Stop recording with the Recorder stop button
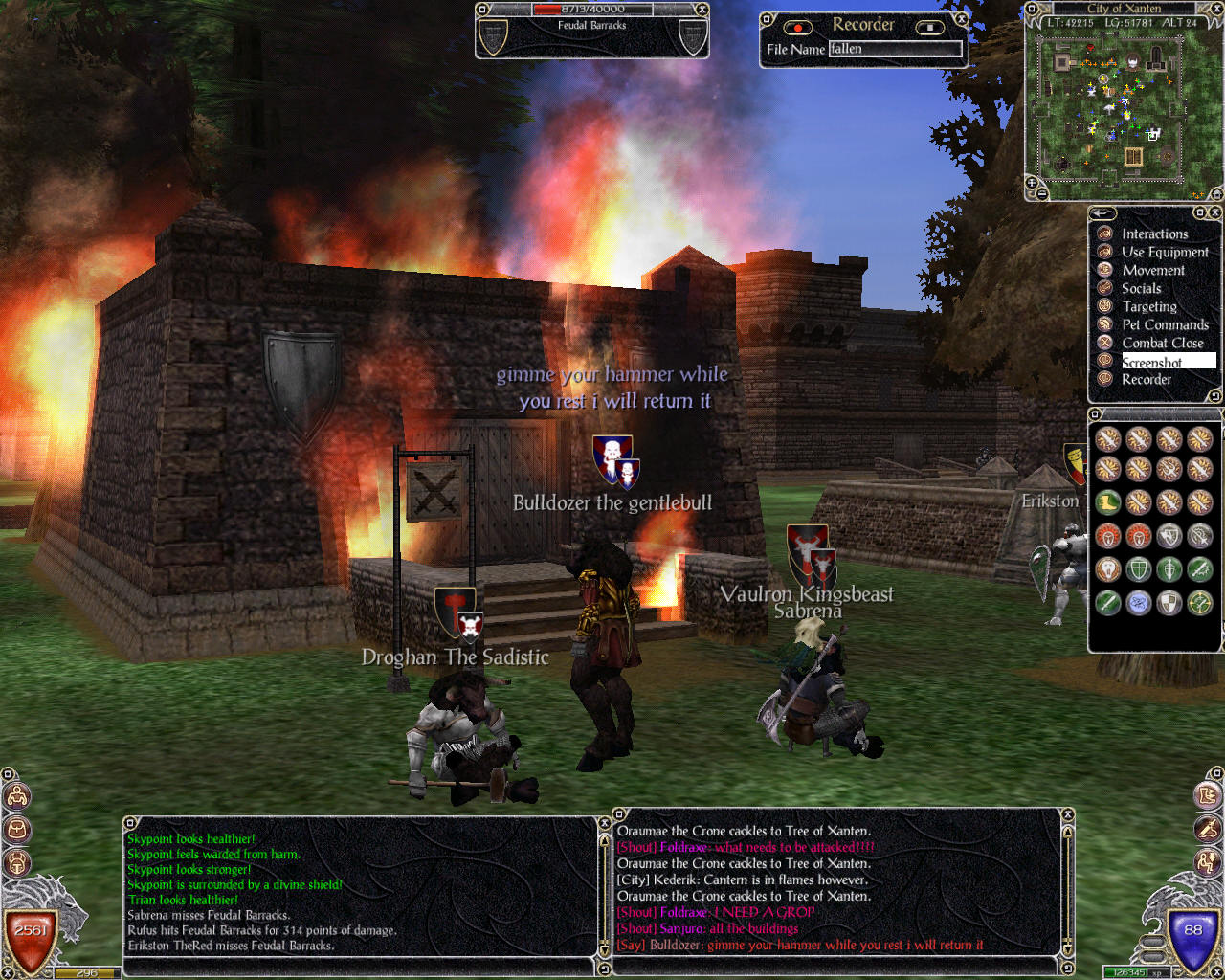The width and height of the screenshot is (1225, 980). point(929,27)
